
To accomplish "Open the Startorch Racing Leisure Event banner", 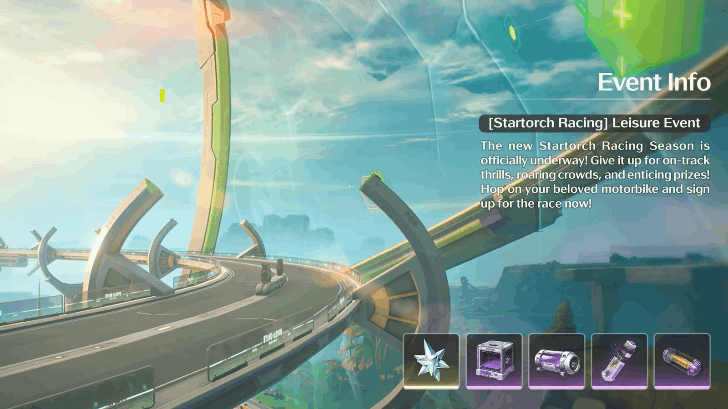I will 594,123.
